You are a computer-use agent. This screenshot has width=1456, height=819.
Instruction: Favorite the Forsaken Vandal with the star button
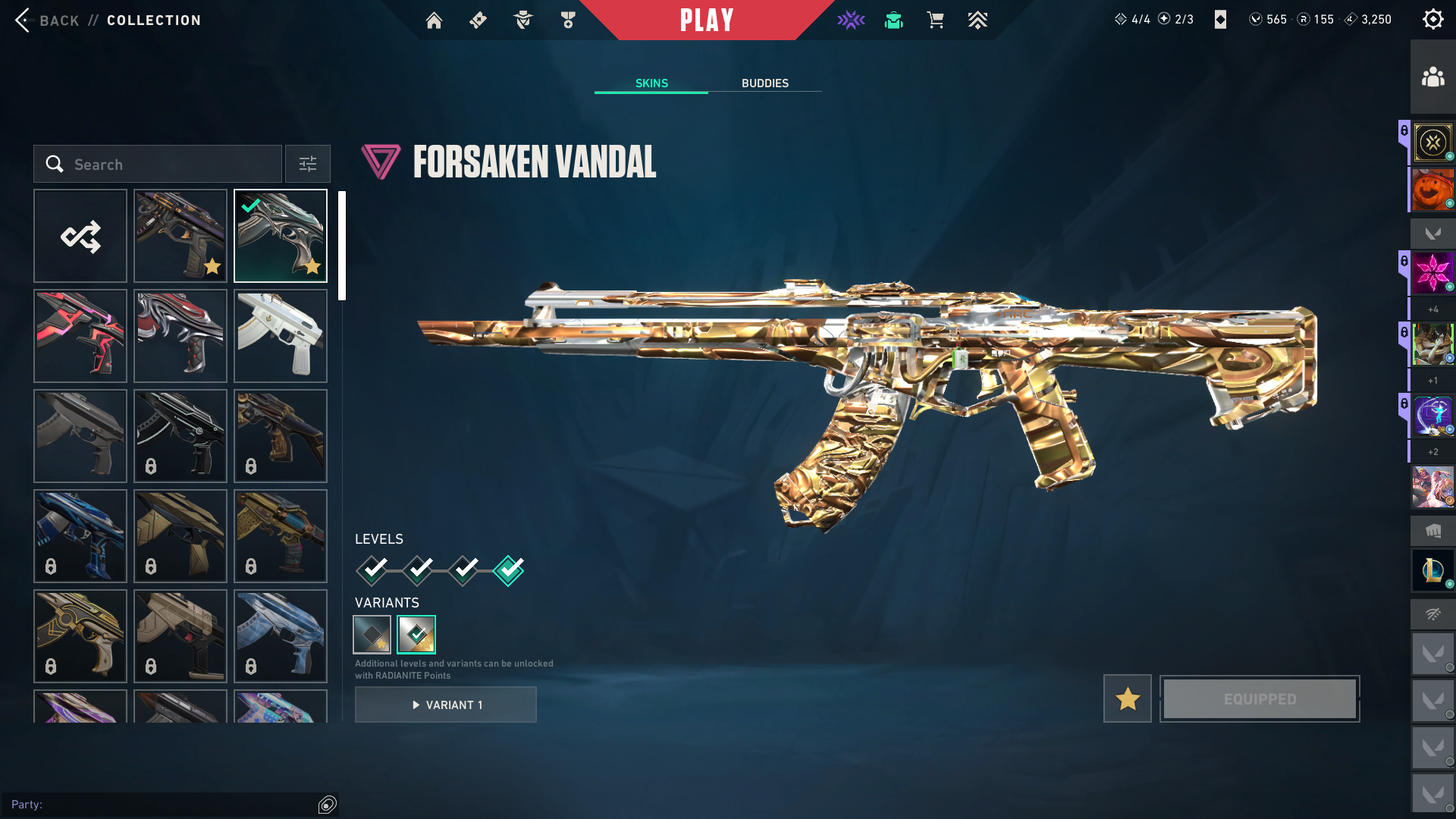point(1127,698)
